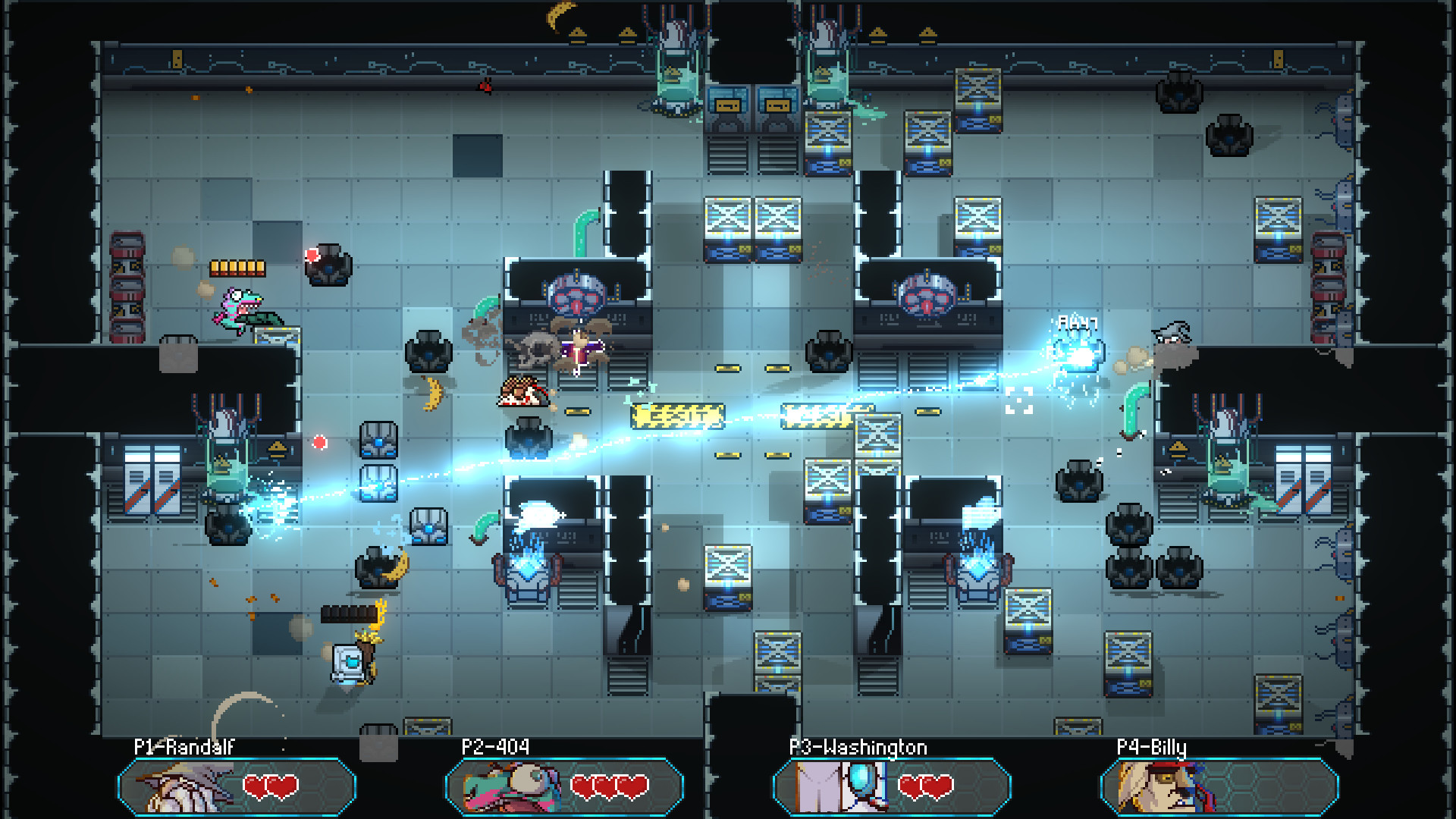
Task: Click the shotgun shell ammo bar near the crocodile
Action: [237, 267]
